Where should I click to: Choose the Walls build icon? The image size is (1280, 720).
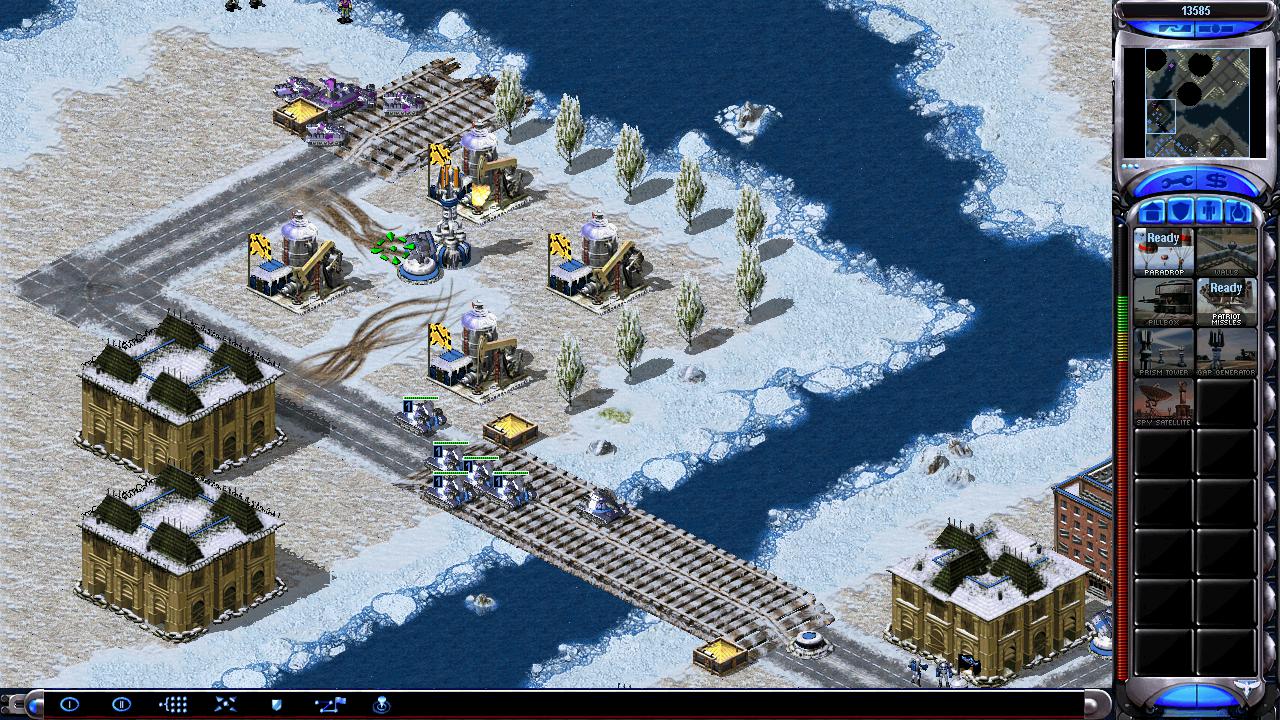tap(1226, 251)
